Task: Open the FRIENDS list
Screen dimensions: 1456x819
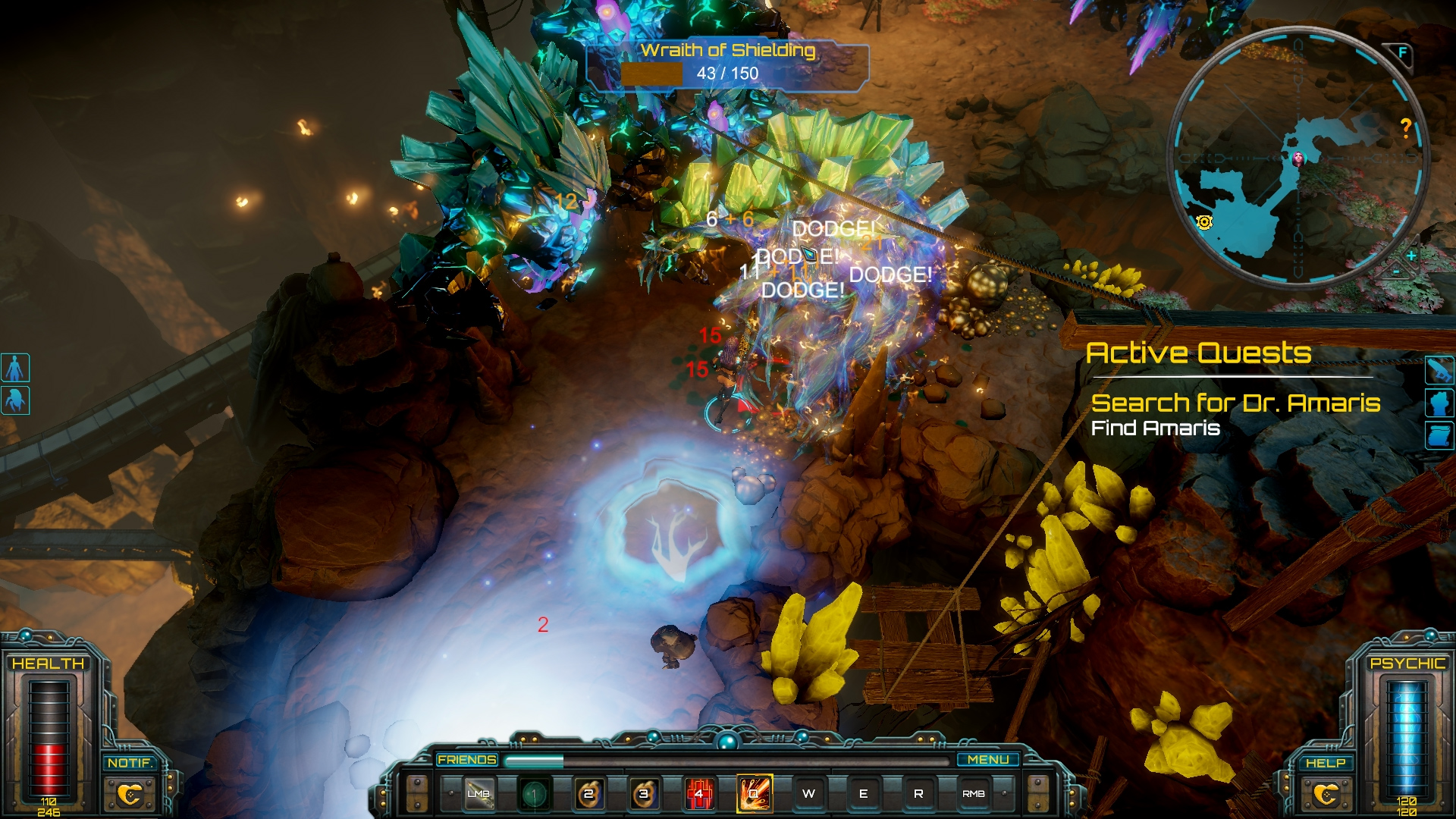Action: (x=466, y=759)
